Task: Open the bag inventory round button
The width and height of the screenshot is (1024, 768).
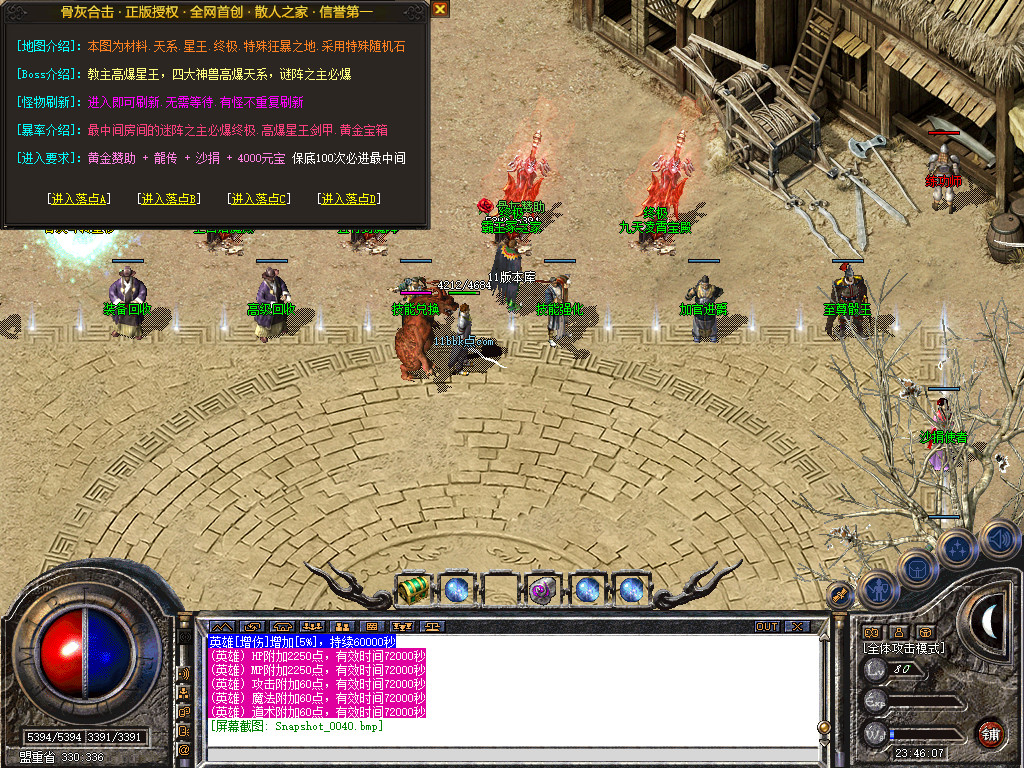Action: point(917,568)
